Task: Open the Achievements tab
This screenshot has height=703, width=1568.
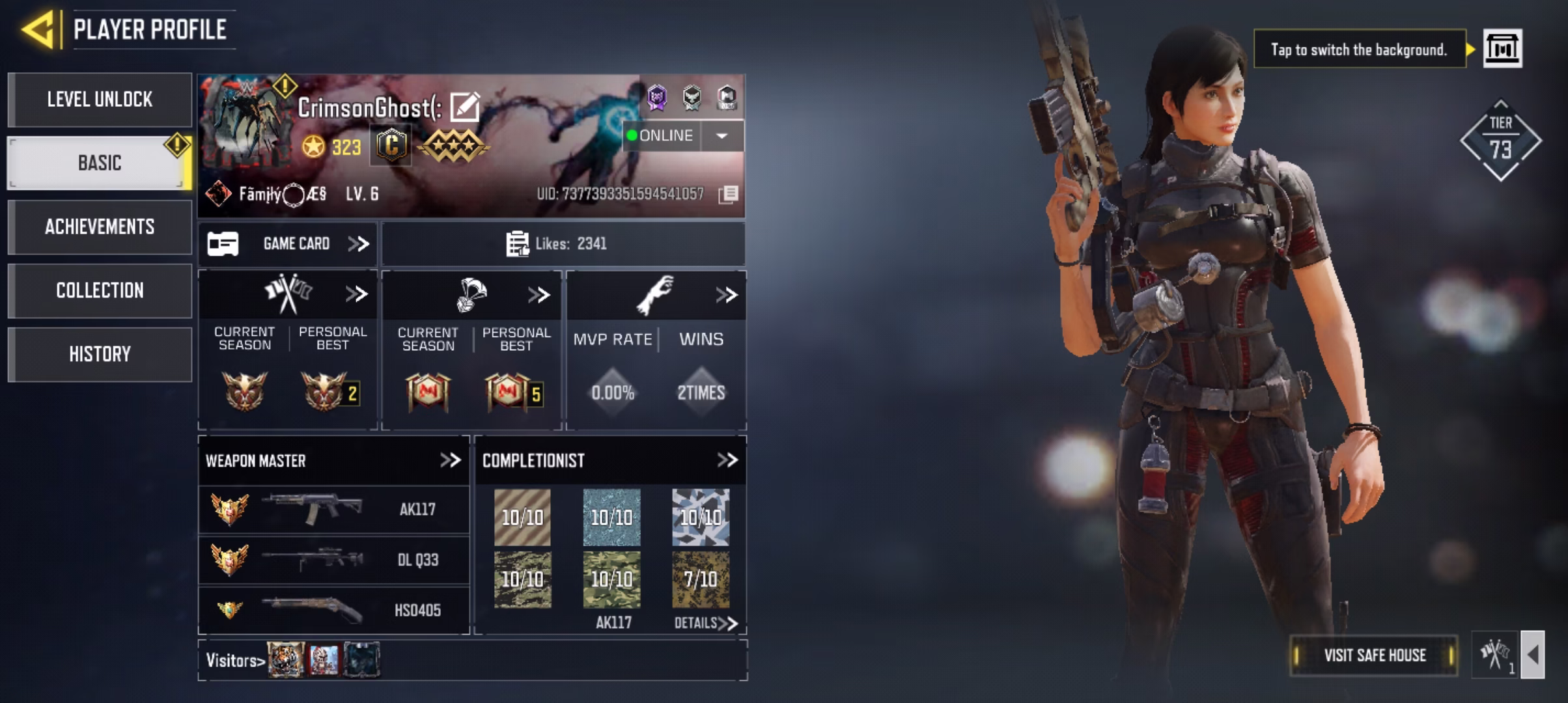Action: click(x=100, y=227)
